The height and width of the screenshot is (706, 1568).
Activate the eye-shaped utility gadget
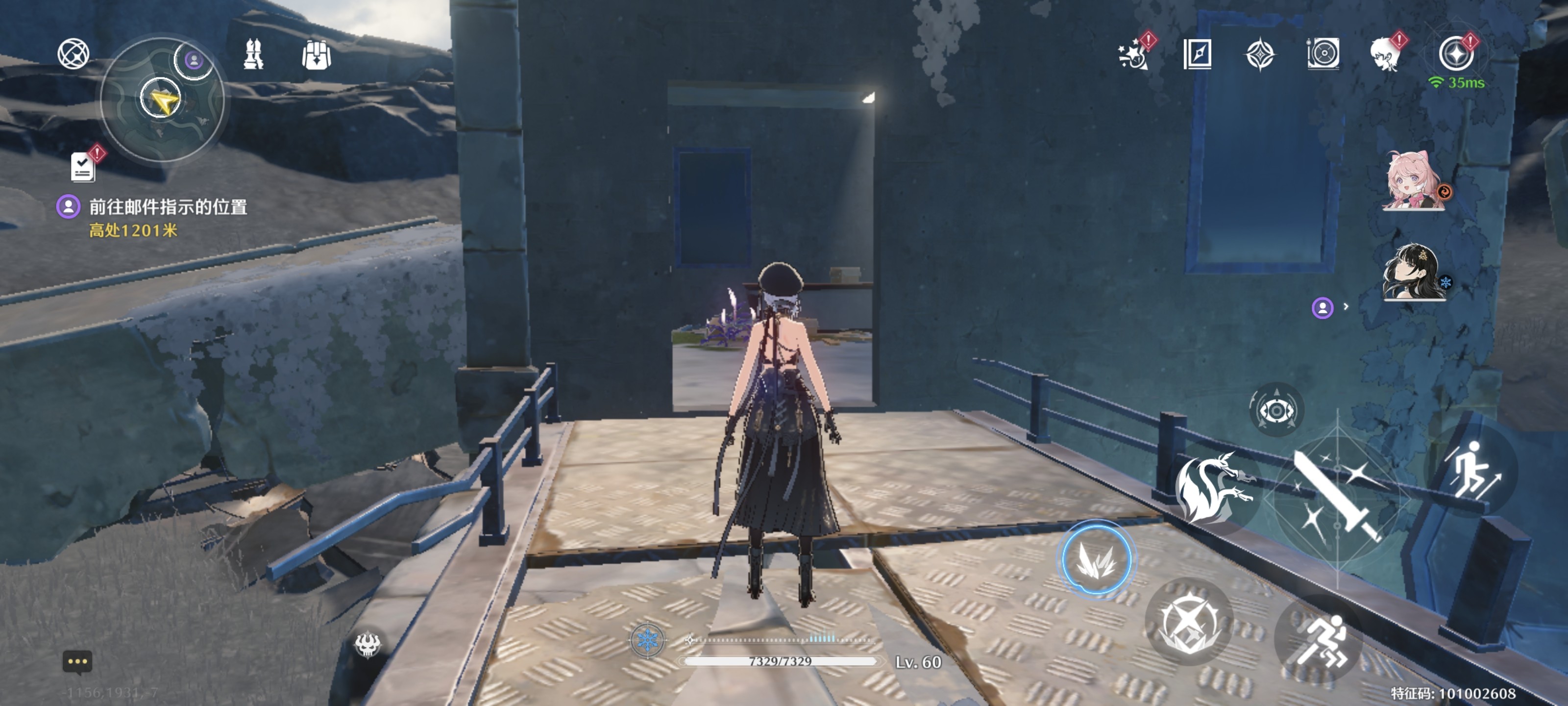(1276, 410)
